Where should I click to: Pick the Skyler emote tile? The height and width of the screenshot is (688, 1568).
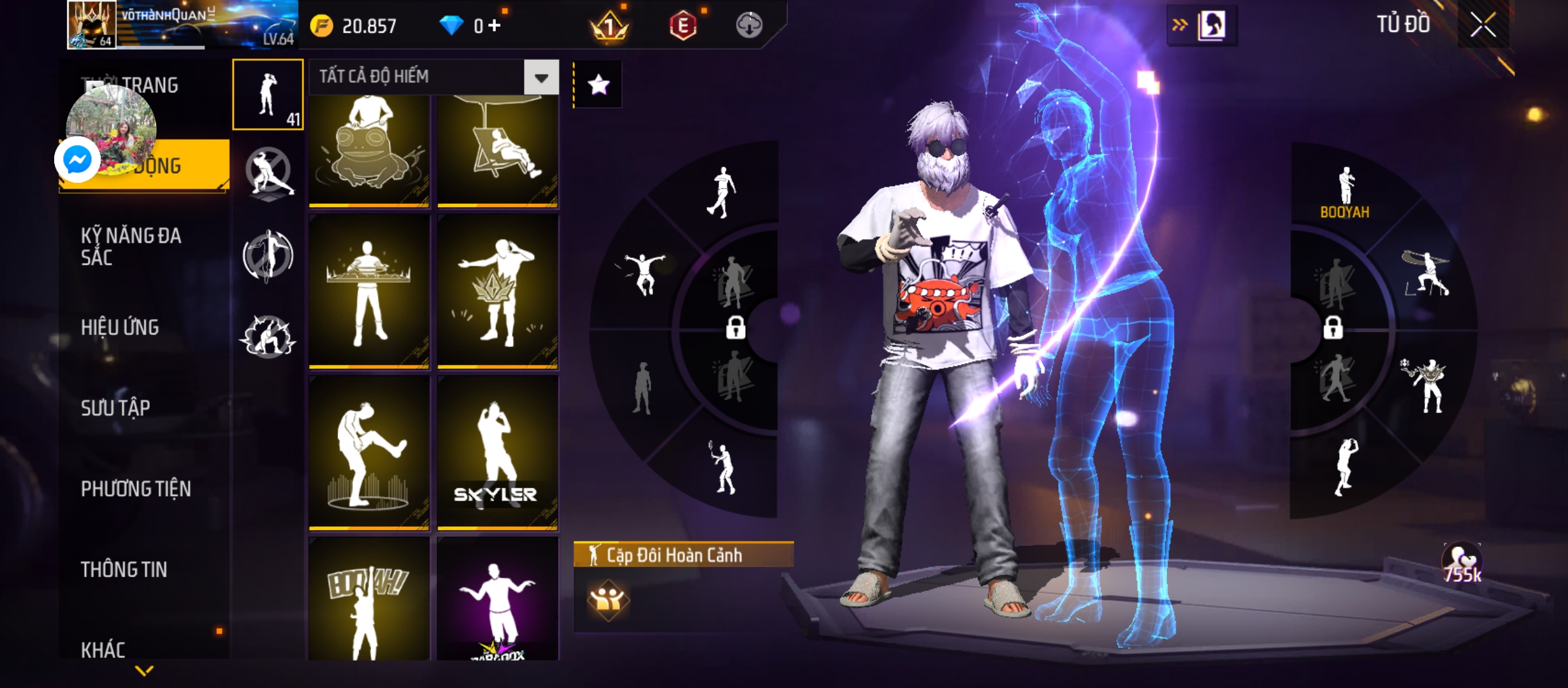coord(497,452)
